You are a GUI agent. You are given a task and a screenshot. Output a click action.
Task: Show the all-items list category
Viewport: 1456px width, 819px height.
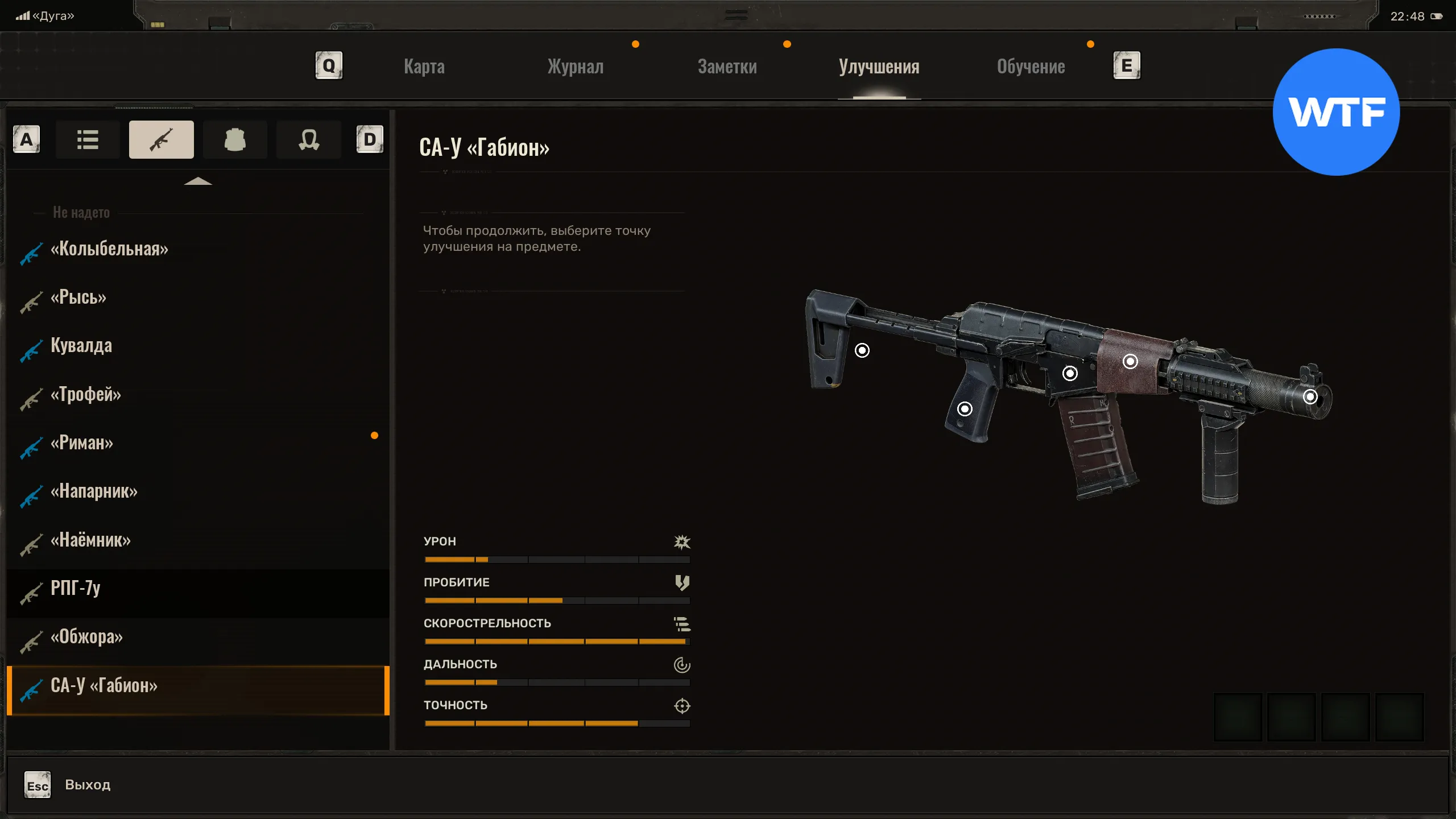(88, 139)
